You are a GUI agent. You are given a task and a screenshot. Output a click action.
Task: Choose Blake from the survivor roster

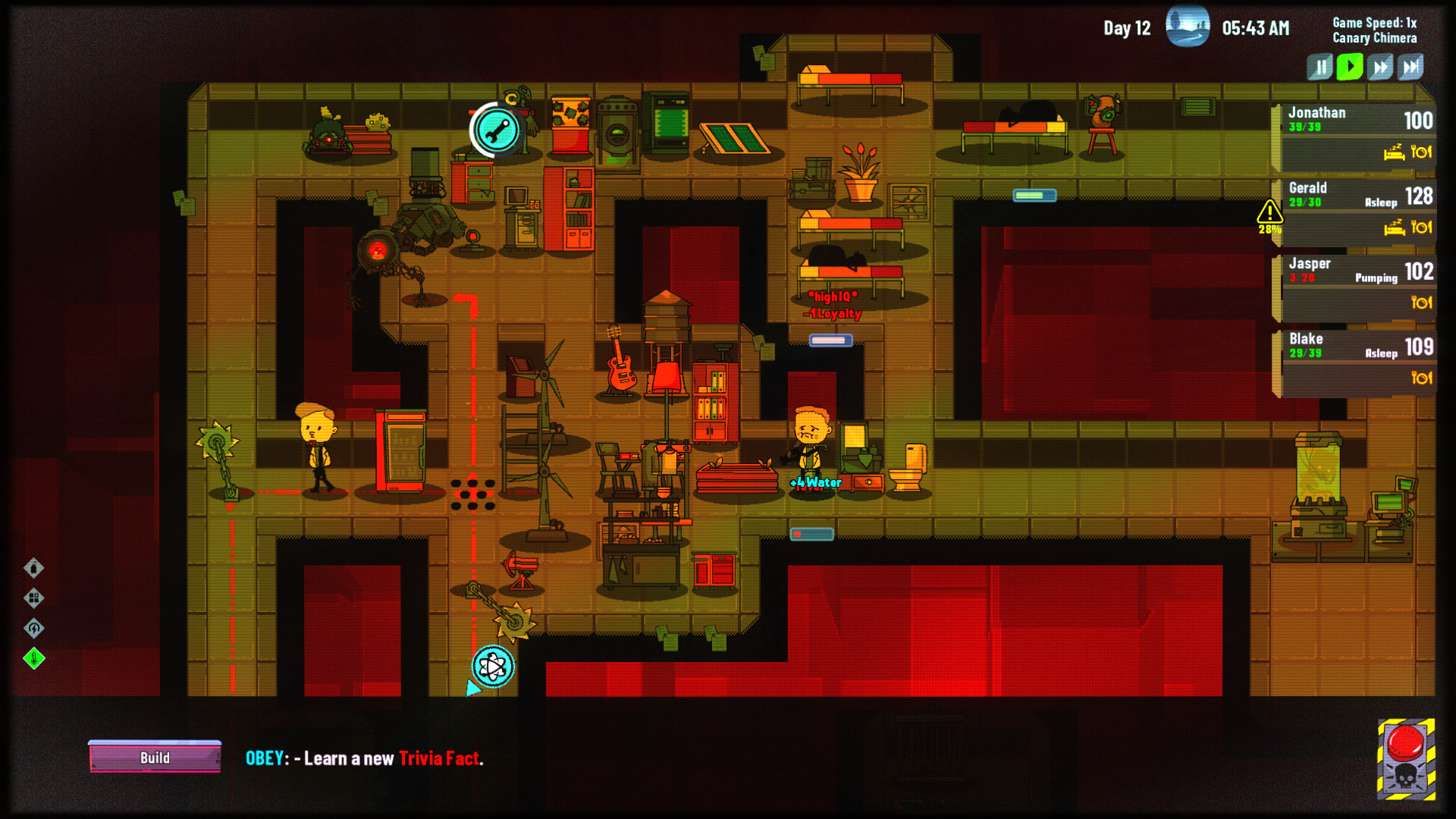[x=1354, y=361]
